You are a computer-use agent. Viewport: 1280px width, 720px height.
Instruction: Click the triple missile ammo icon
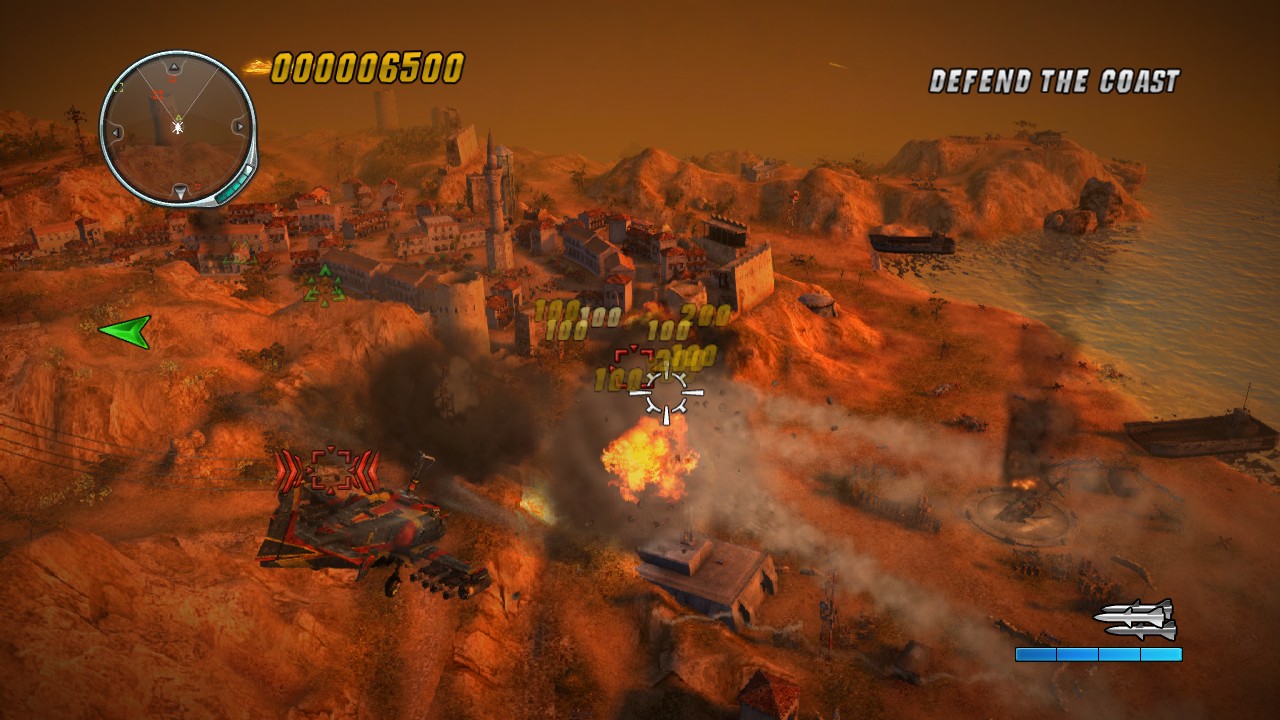(x=1134, y=619)
